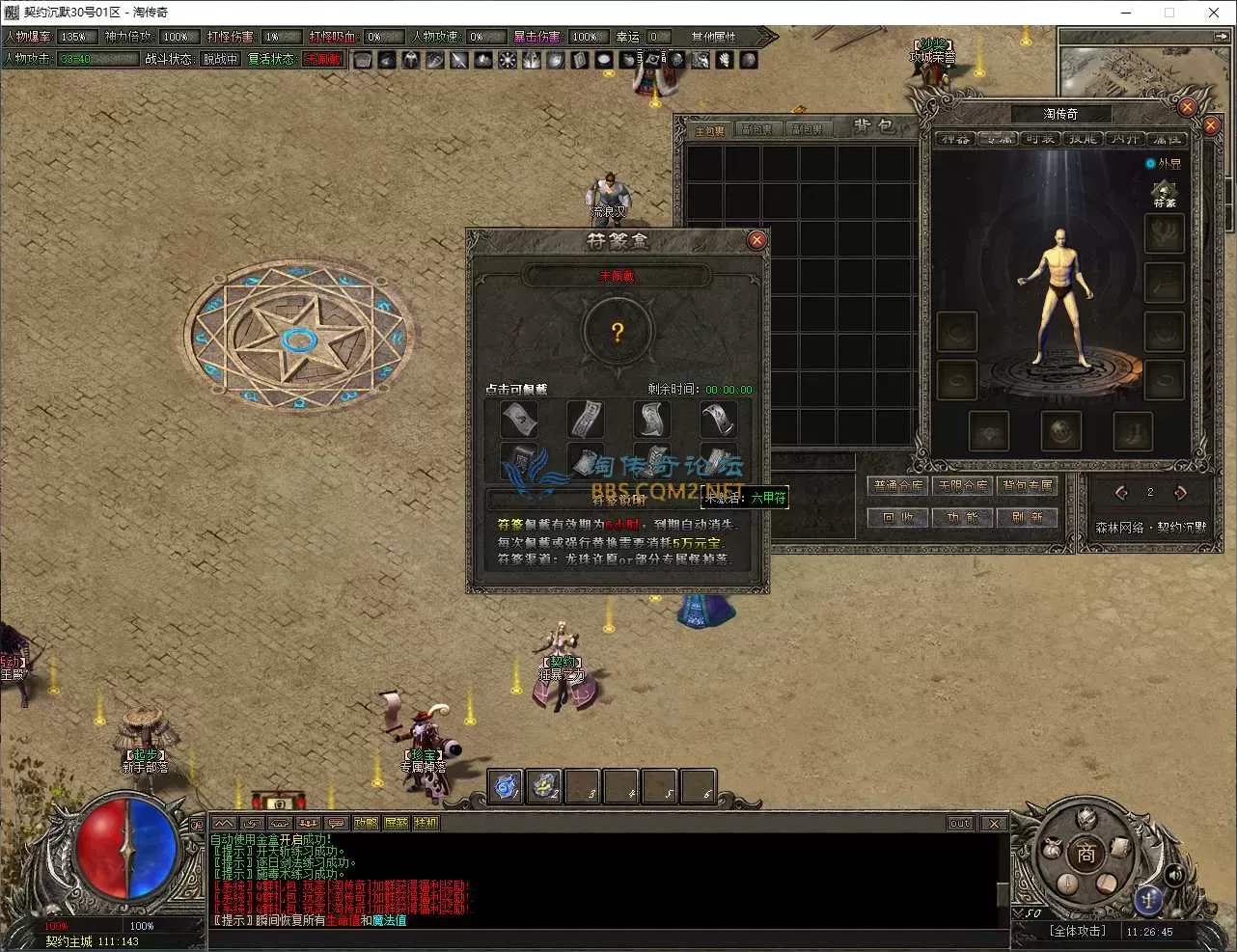Screen dimensions: 1237x952
Task: Go to next character panel page arrow
Action: [1180, 493]
